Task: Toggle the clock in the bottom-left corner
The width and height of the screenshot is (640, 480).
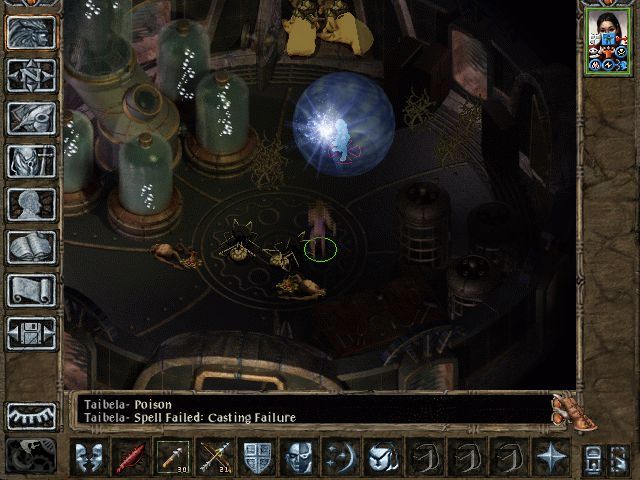Action: (31, 456)
